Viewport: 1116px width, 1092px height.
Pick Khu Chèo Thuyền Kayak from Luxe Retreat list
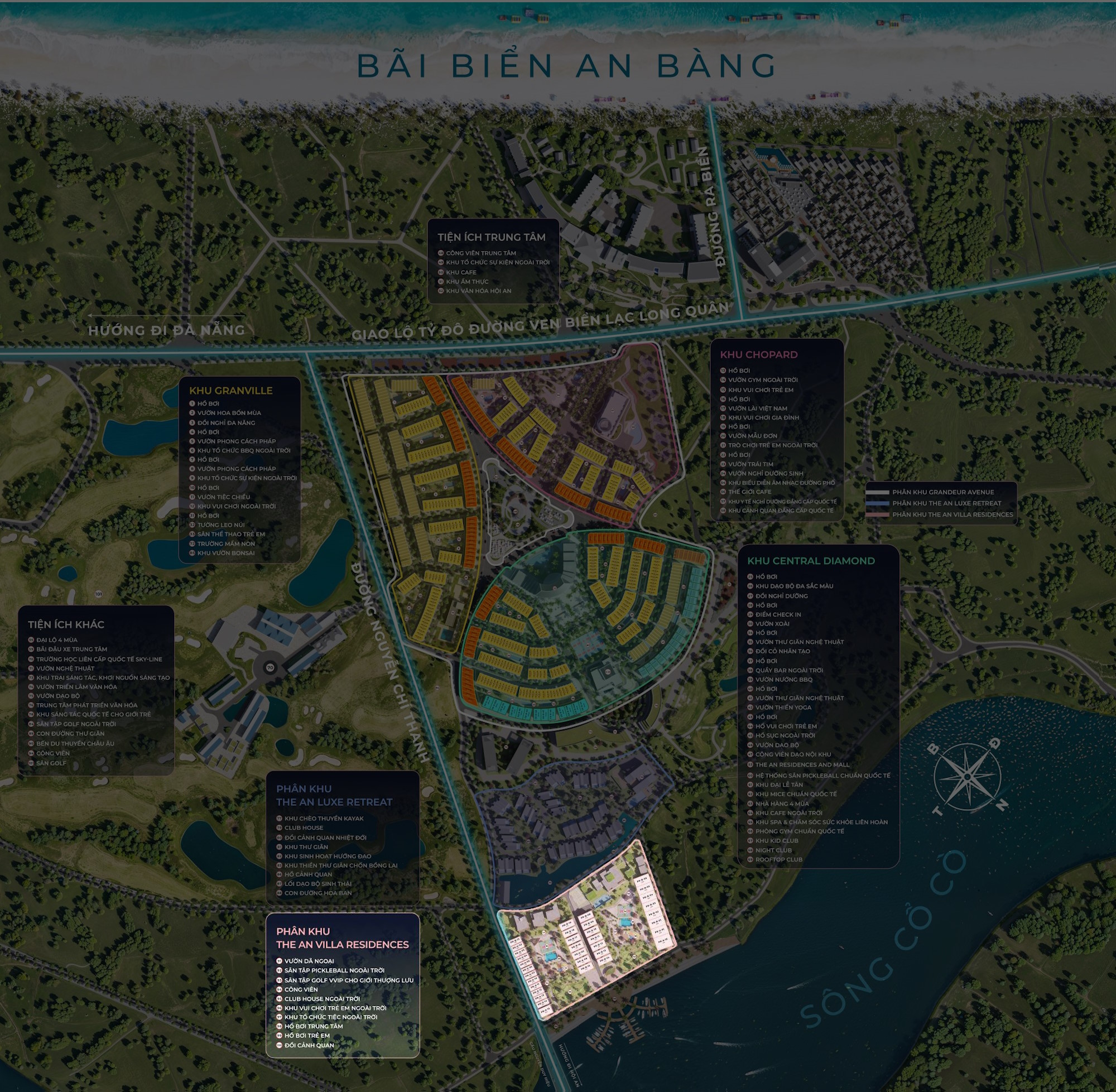pos(324,819)
